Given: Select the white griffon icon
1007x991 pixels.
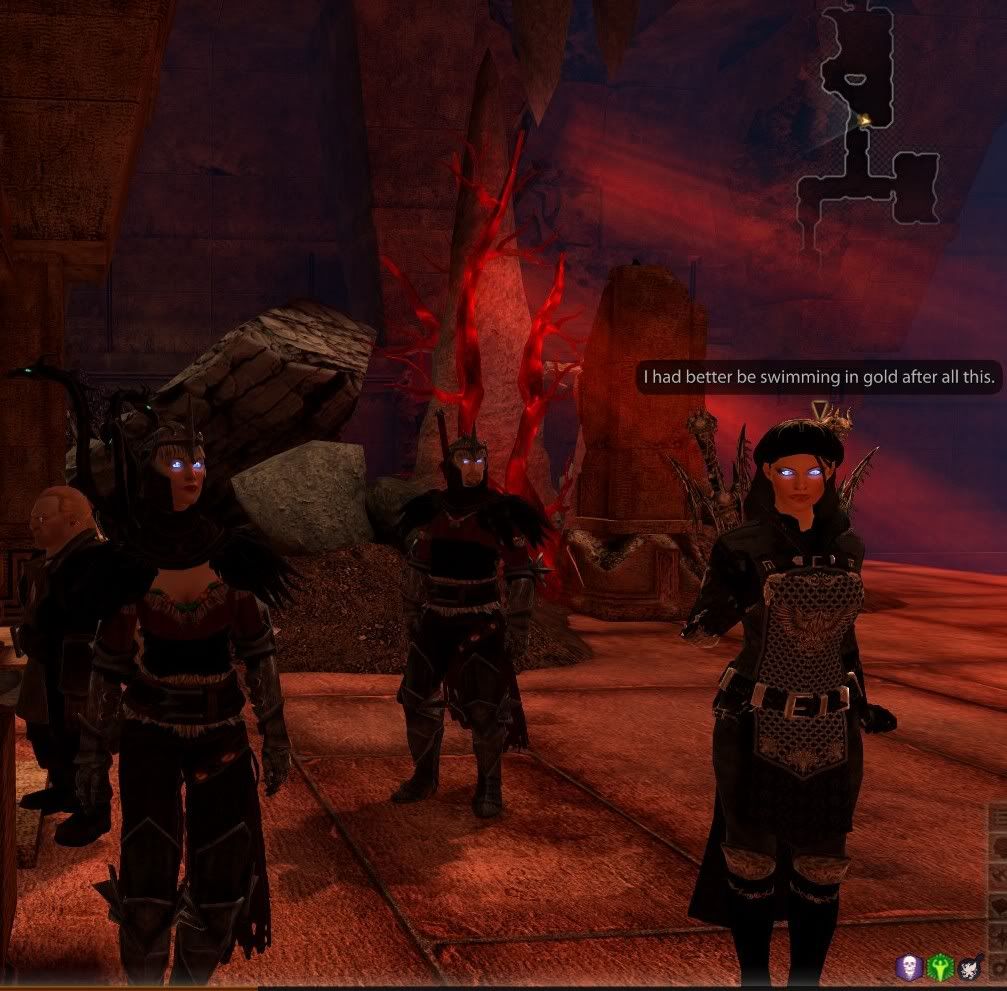Looking at the screenshot, I should [x=969, y=966].
